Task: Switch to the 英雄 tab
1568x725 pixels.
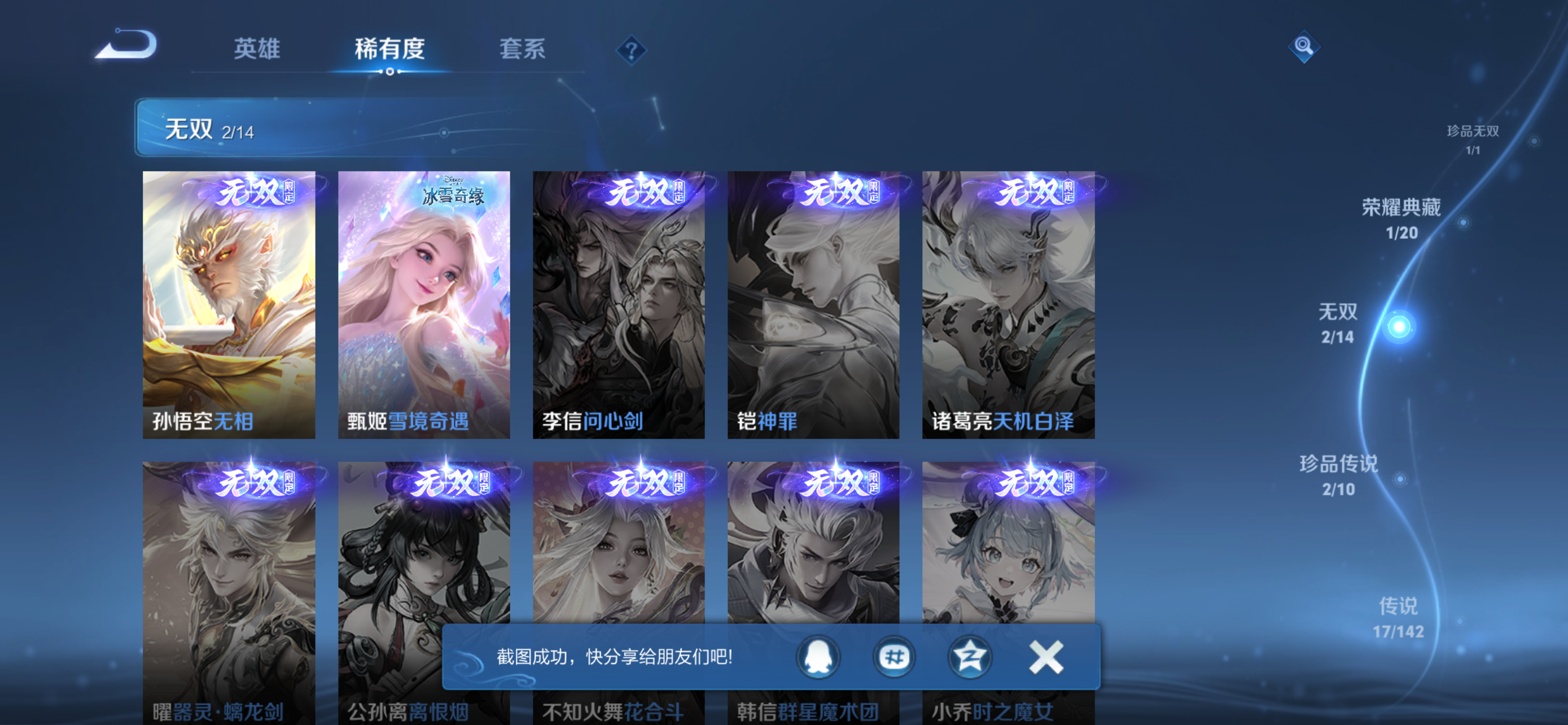Action: click(x=256, y=50)
